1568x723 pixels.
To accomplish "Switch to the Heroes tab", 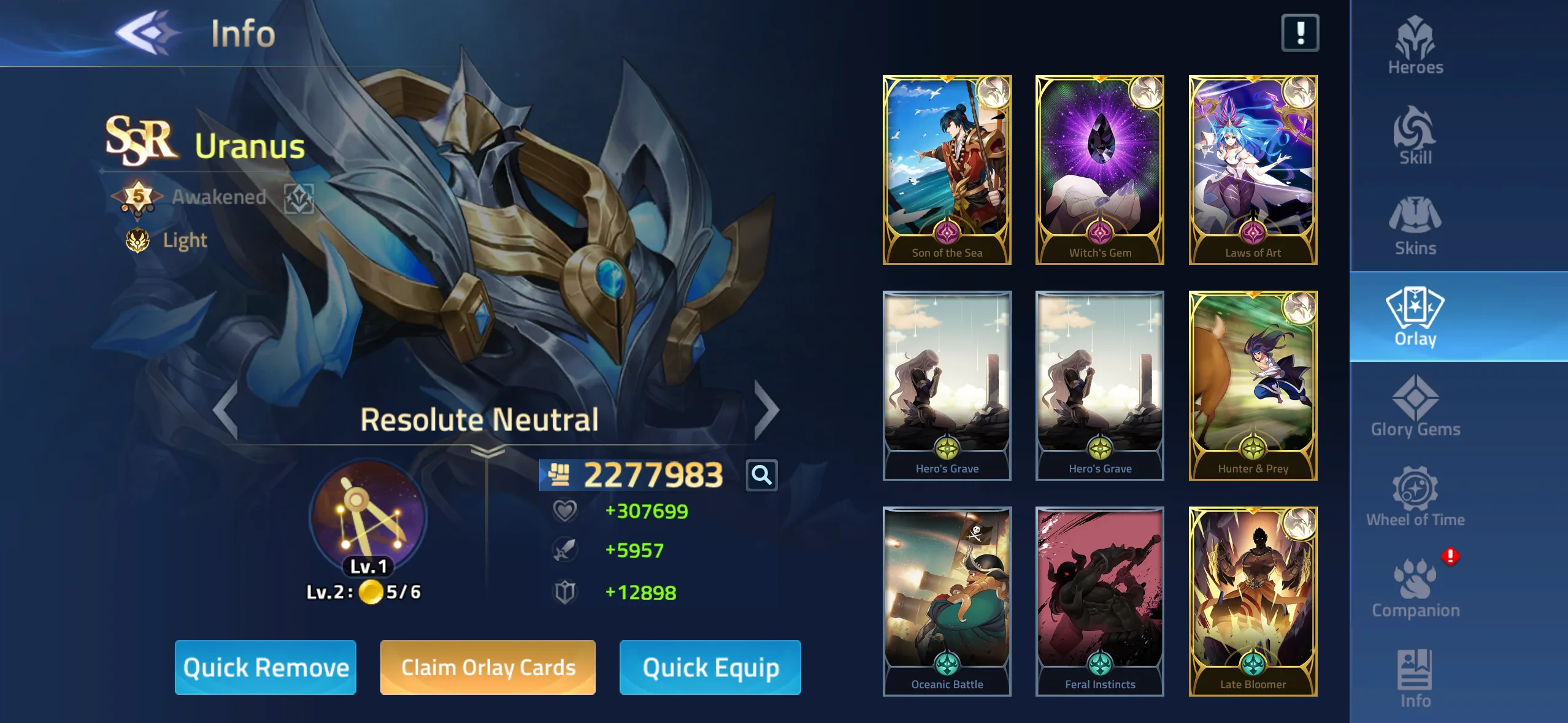I will point(1415,45).
